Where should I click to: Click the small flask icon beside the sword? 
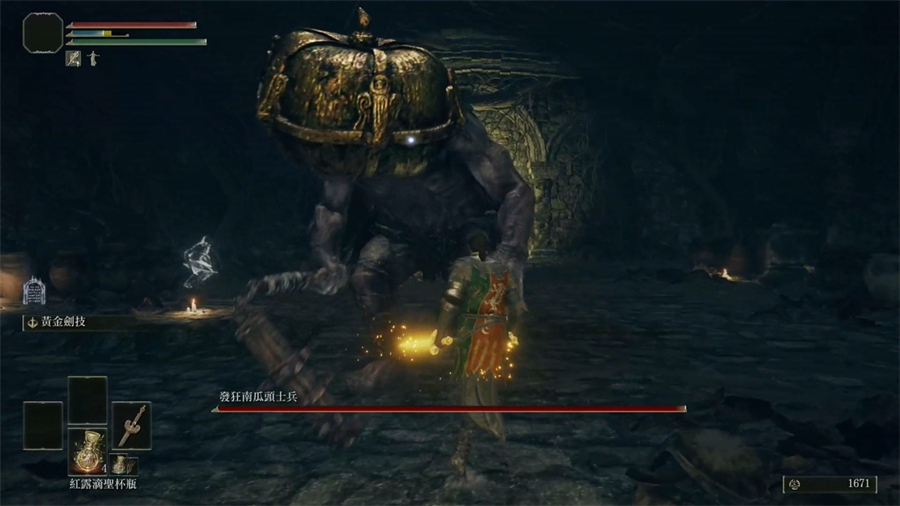pyautogui.click(x=119, y=464)
